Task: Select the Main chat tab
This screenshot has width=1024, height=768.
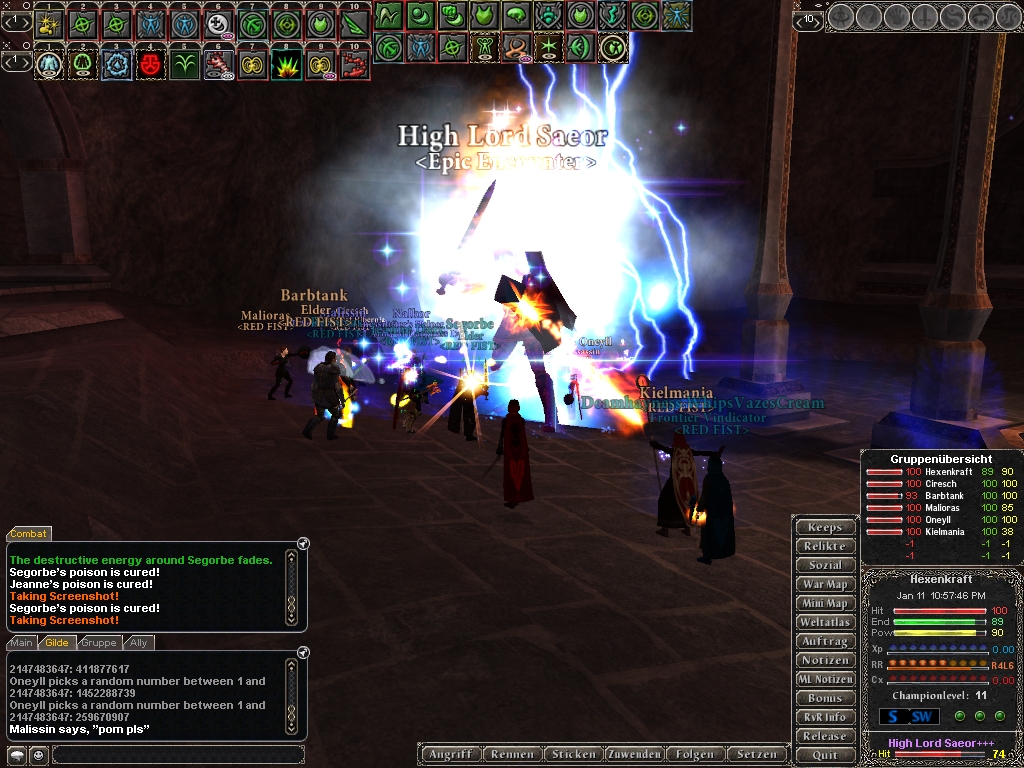Action: point(23,643)
